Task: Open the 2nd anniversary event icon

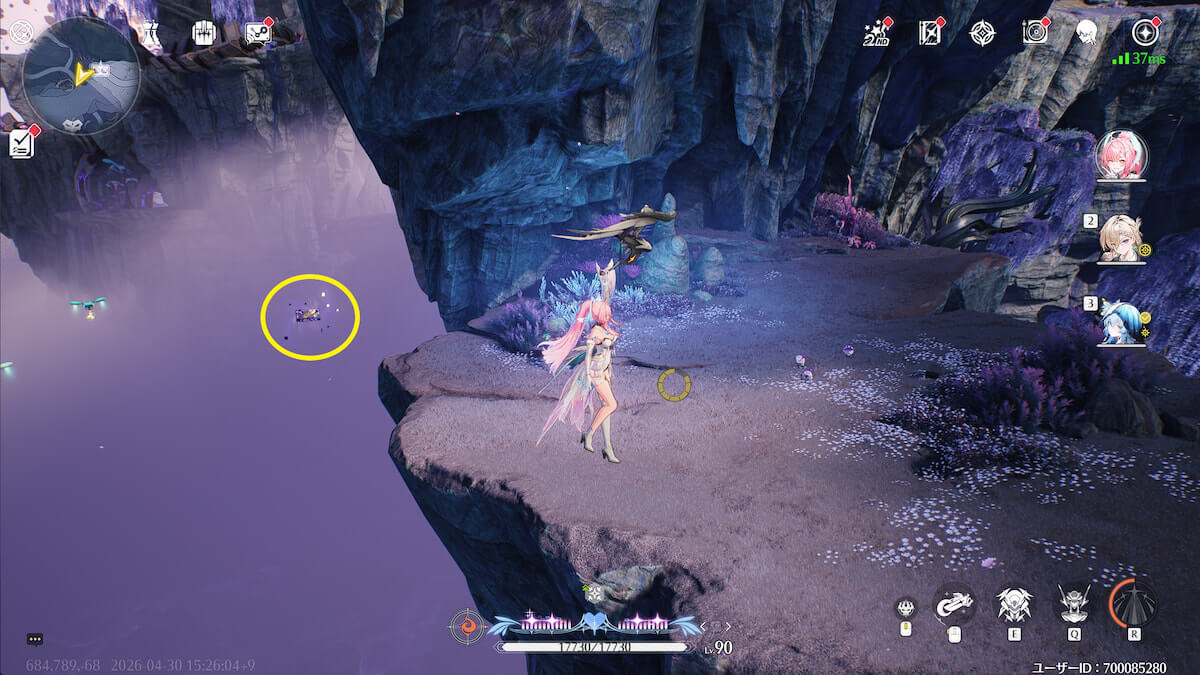Action: tap(877, 33)
